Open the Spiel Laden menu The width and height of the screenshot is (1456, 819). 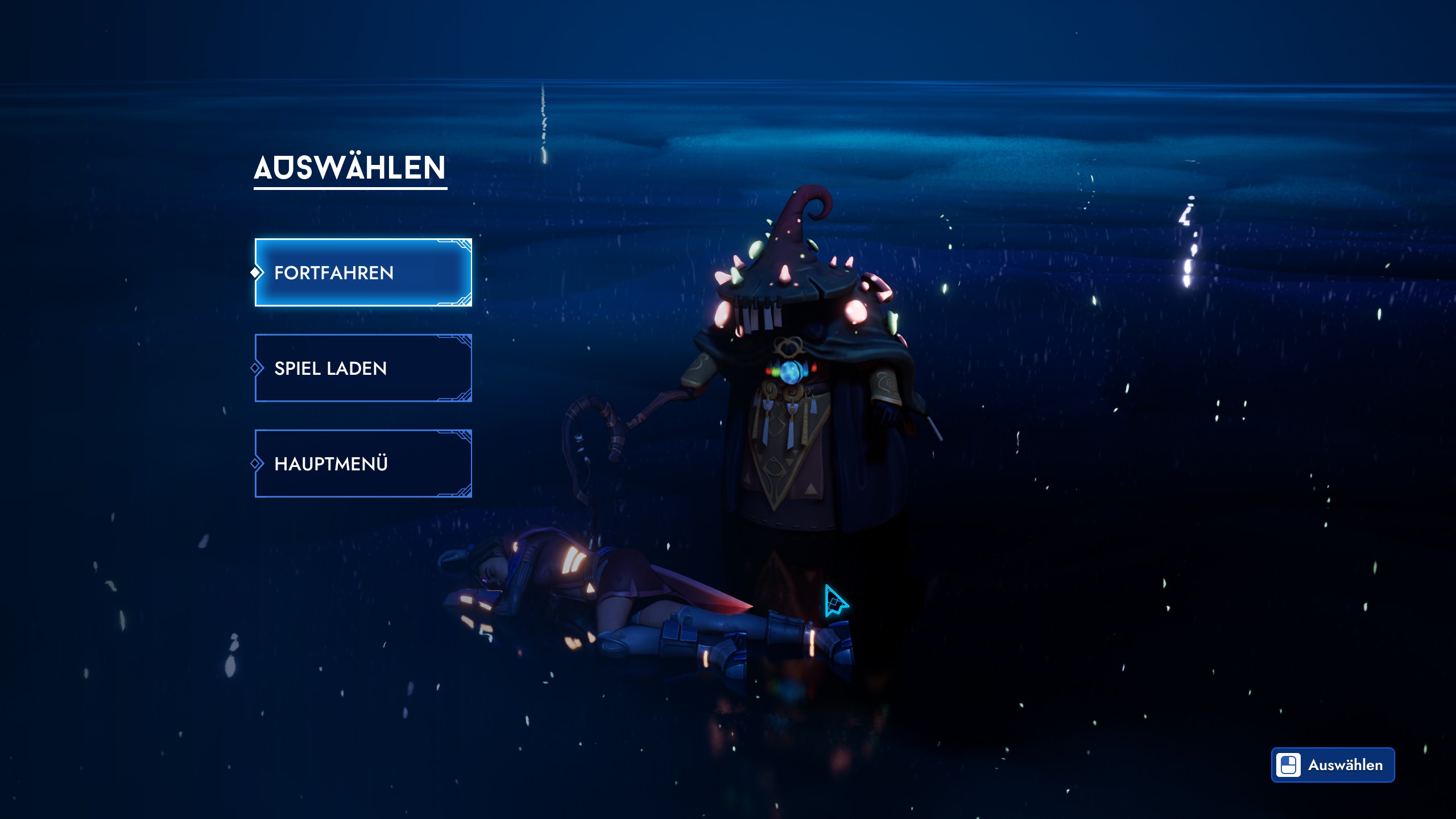pyautogui.click(x=363, y=368)
